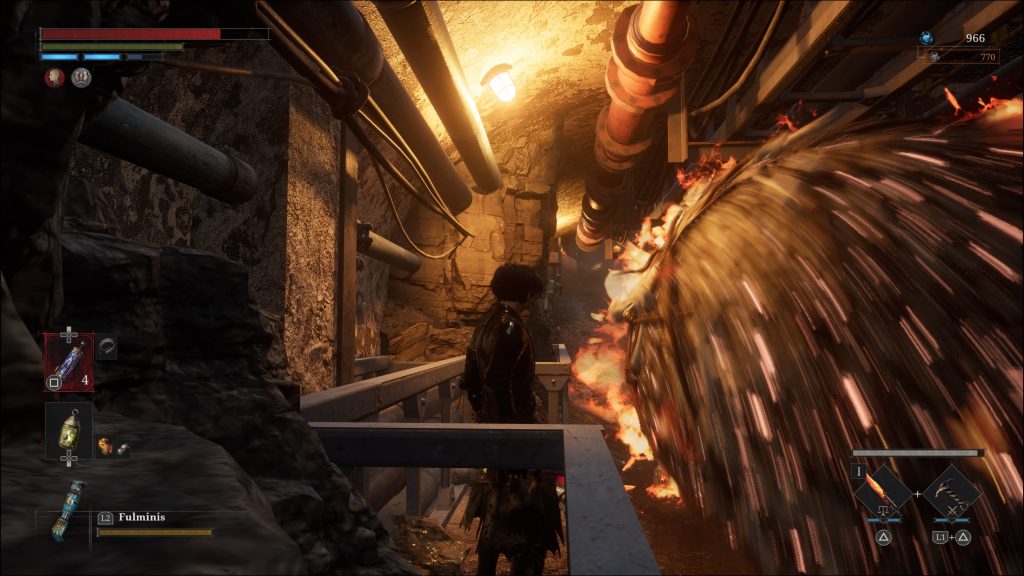1024x576 pixels.
Task: Click the flaming blade weapon slot
Action: [x=882, y=491]
